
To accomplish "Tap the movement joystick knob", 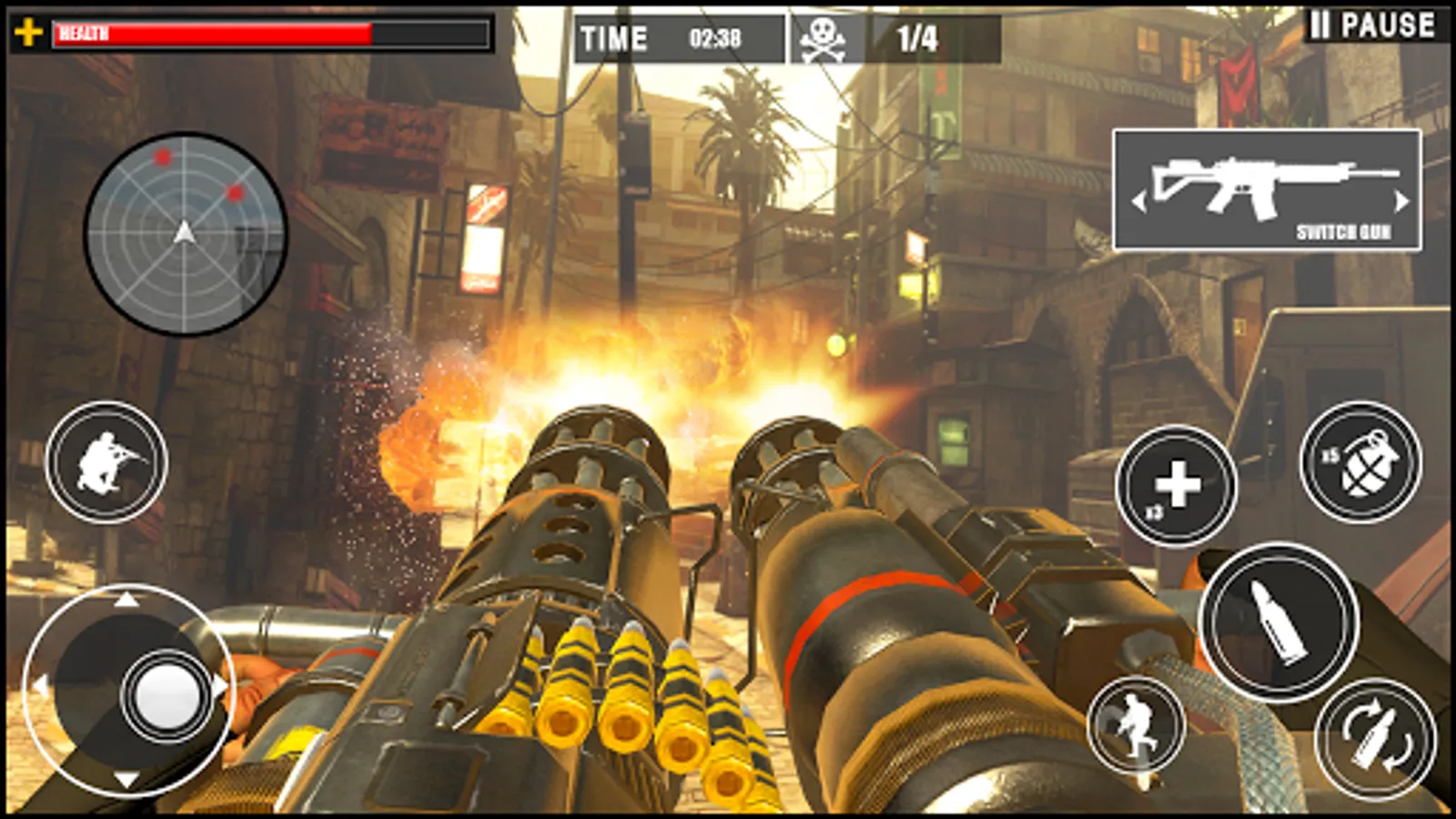I will [167, 696].
